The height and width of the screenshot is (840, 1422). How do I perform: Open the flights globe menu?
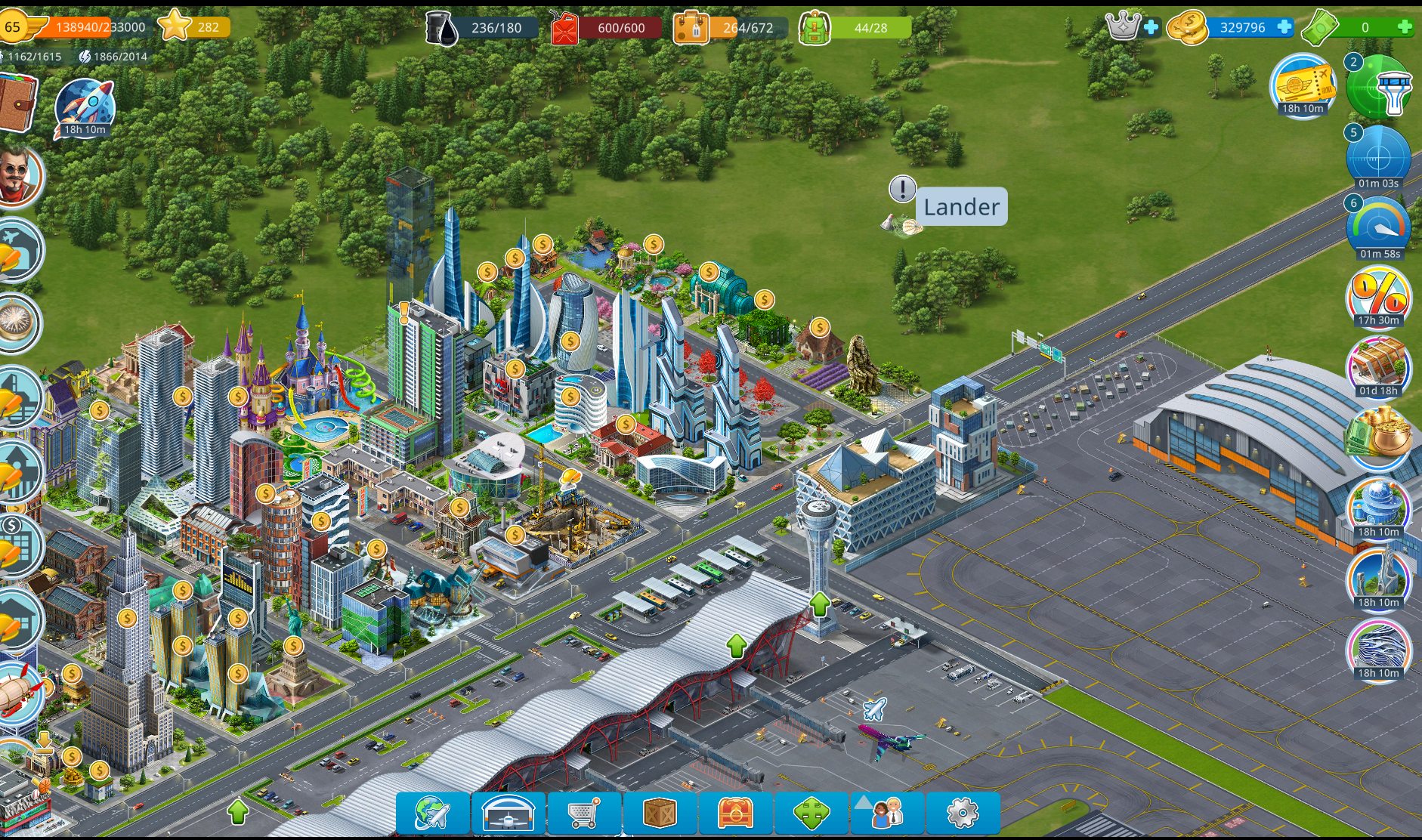(x=433, y=814)
